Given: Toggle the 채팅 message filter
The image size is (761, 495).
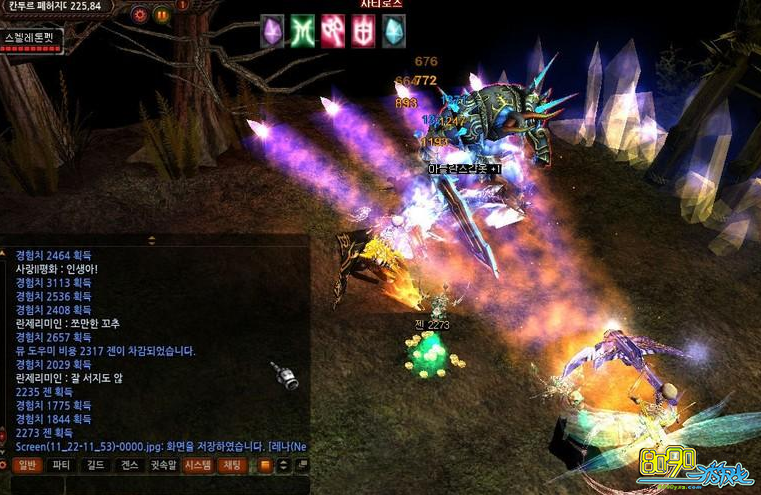Looking at the screenshot, I should coord(232,465).
